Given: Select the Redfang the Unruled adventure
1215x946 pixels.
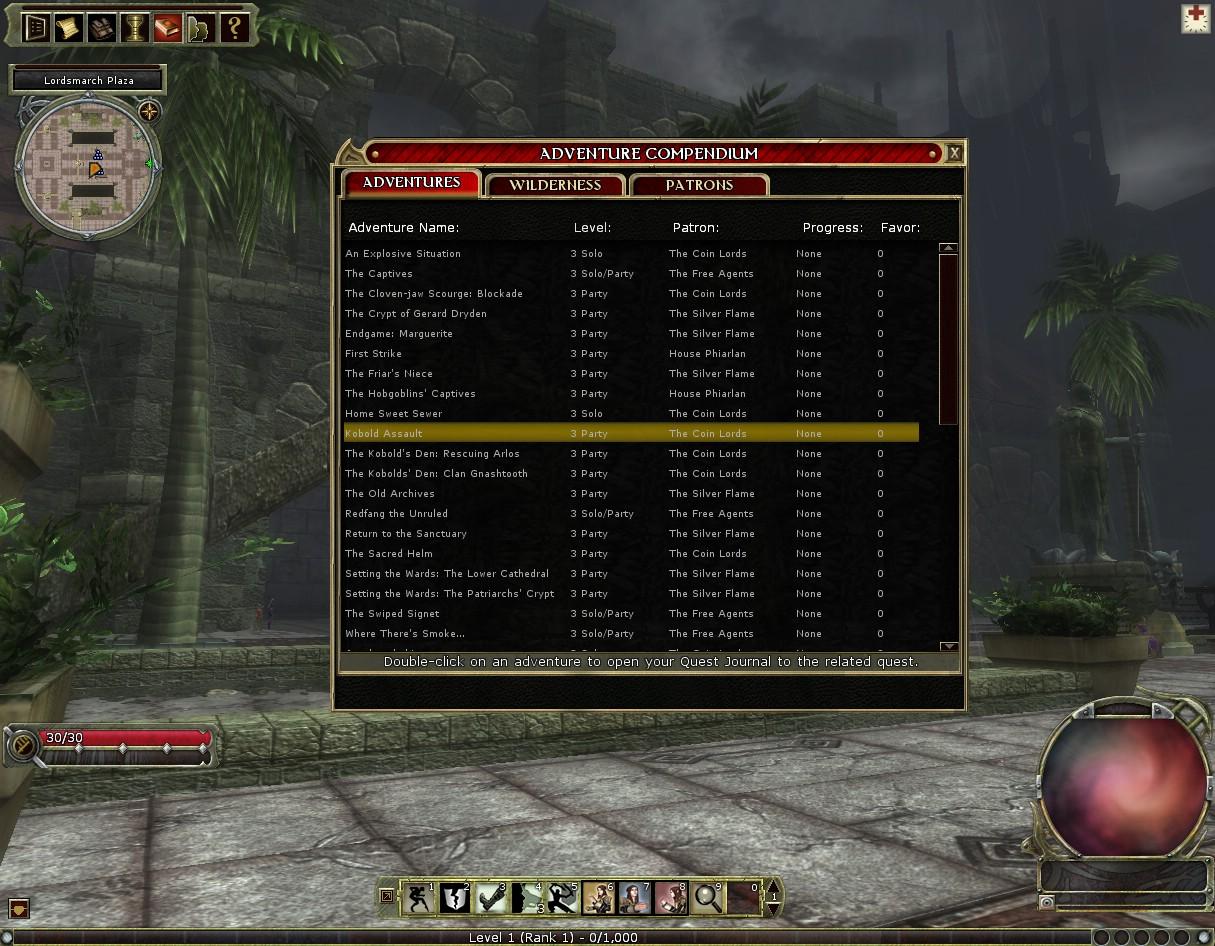Looking at the screenshot, I should [x=396, y=514].
